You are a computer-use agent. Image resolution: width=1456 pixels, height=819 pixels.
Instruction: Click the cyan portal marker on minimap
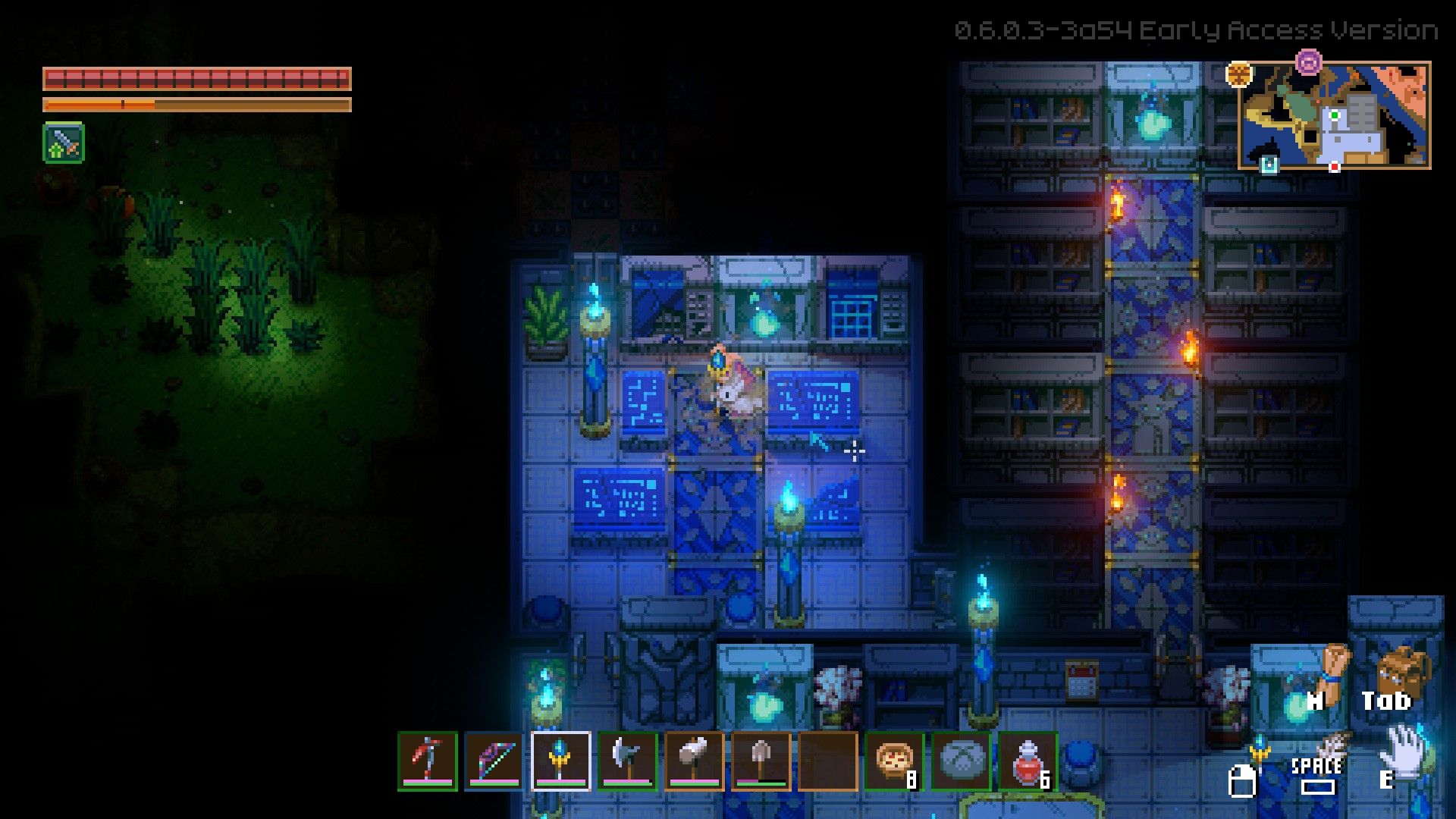pyautogui.click(x=1269, y=165)
